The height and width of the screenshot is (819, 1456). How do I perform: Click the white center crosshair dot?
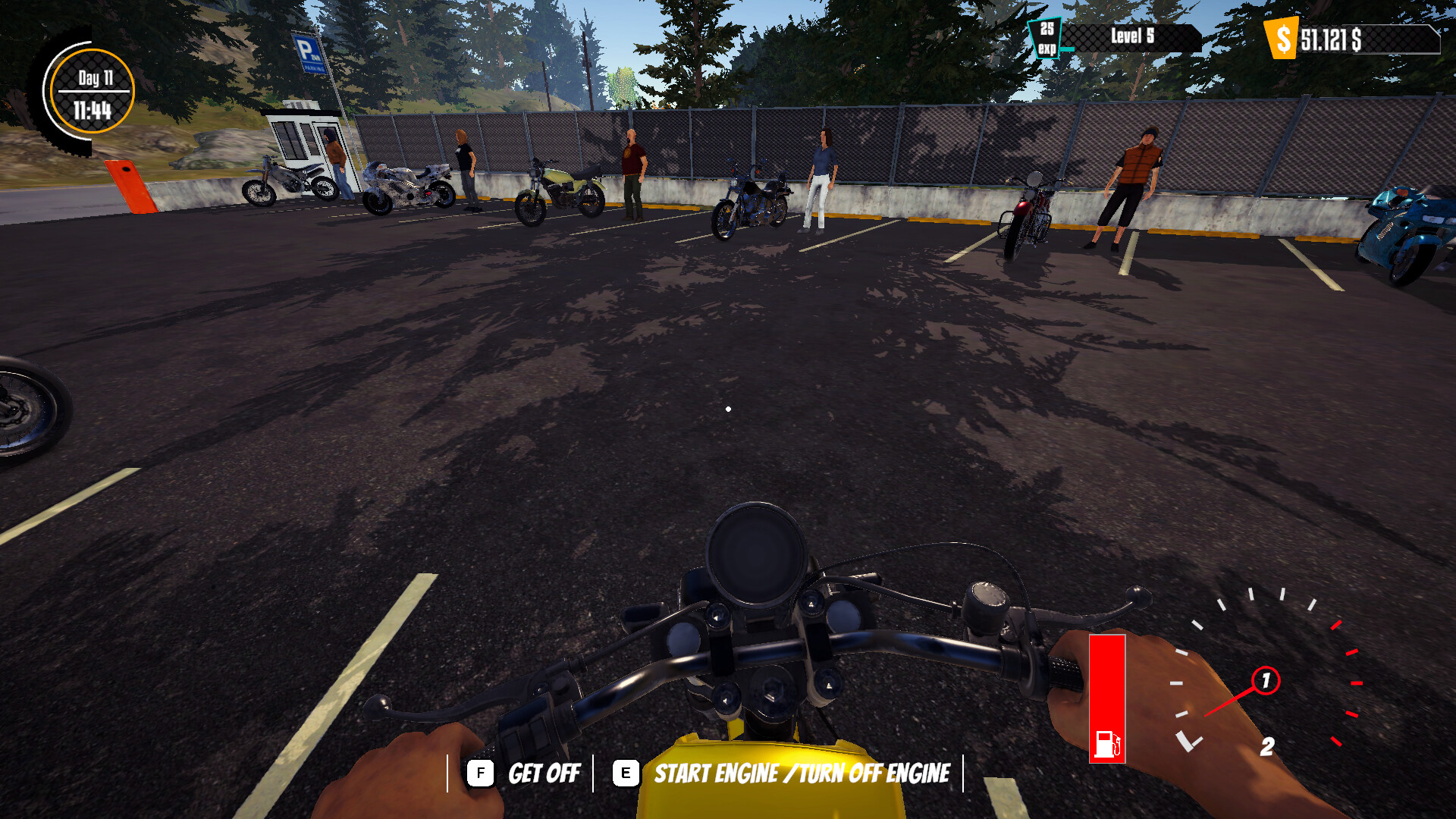(x=729, y=408)
